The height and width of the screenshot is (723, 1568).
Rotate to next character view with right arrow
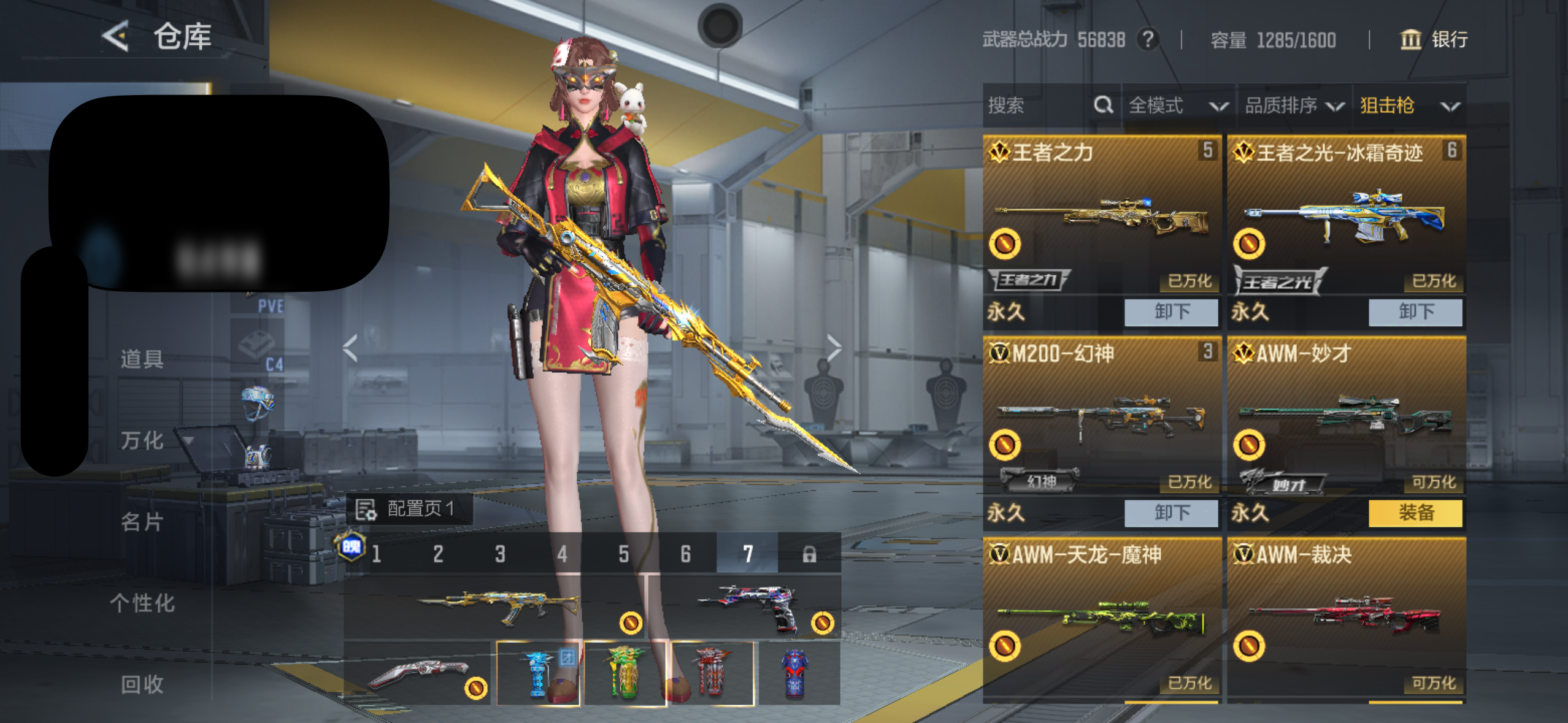(833, 348)
